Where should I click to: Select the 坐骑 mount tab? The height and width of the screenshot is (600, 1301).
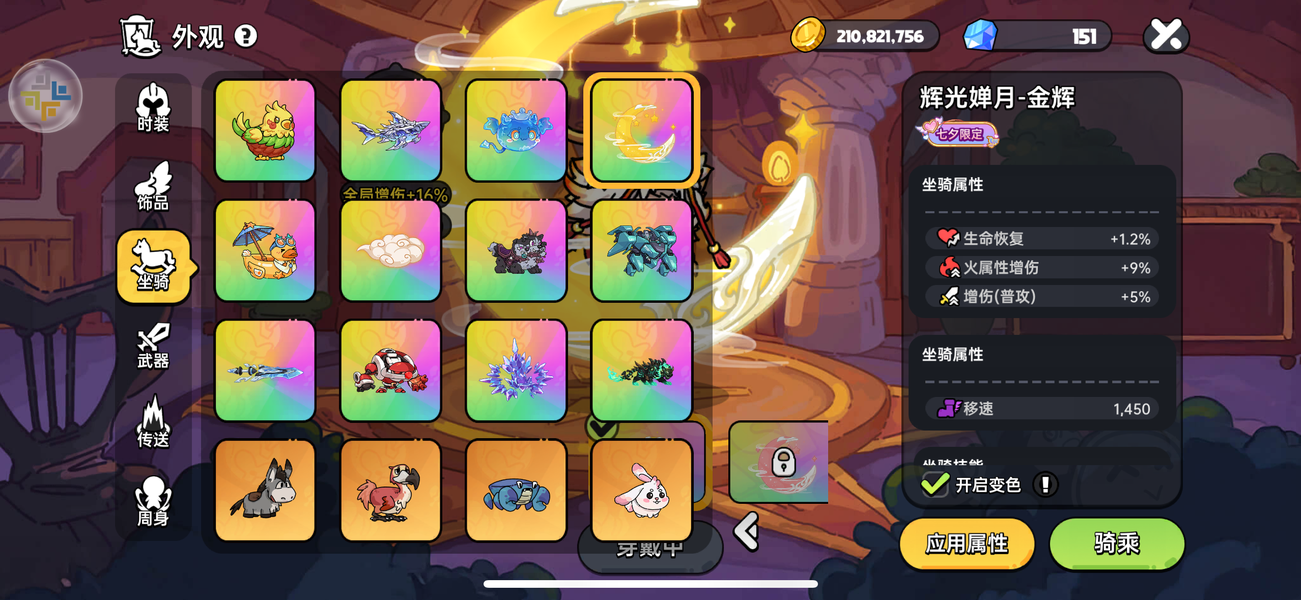[153, 266]
